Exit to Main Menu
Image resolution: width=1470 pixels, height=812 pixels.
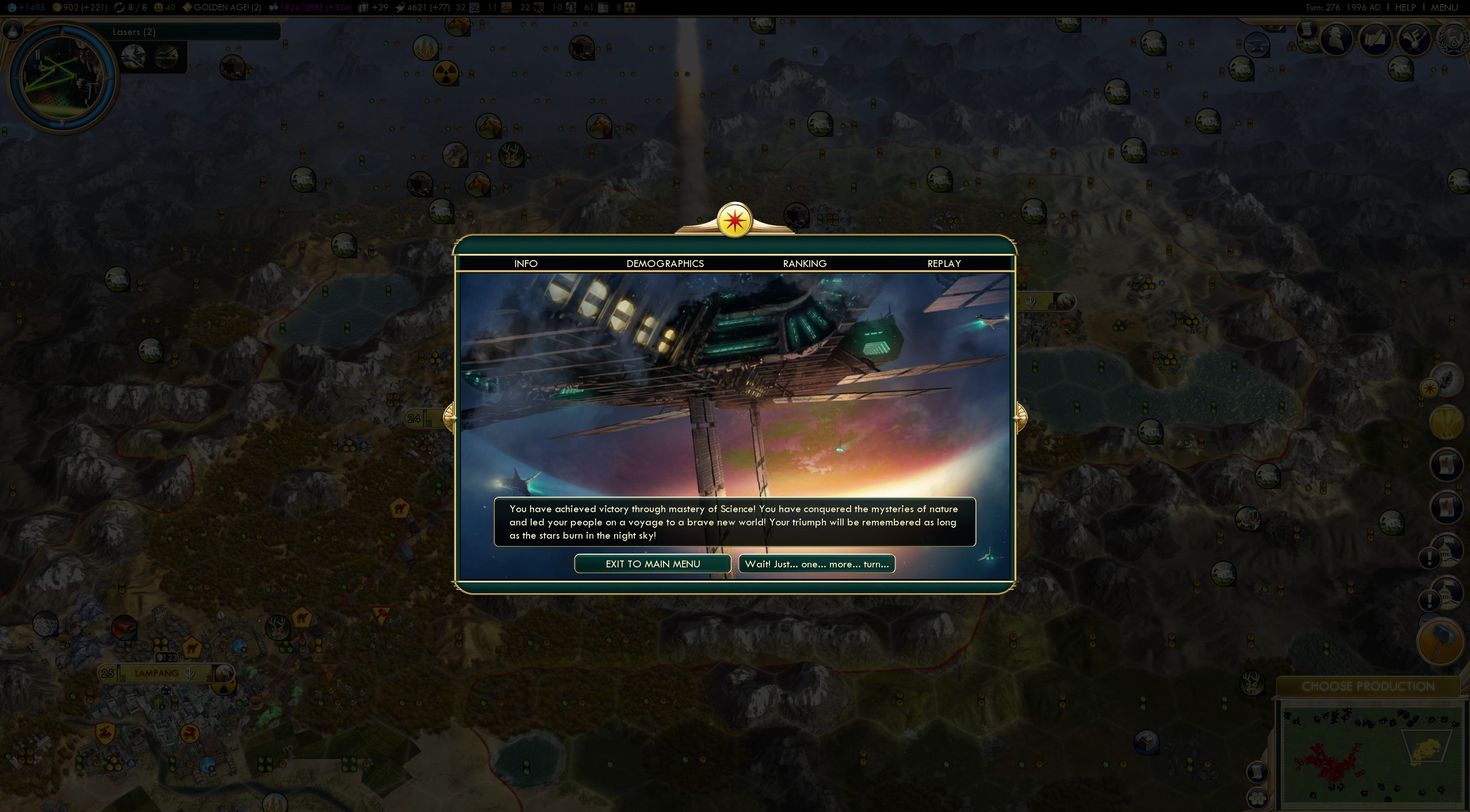[x=652, y=564]
